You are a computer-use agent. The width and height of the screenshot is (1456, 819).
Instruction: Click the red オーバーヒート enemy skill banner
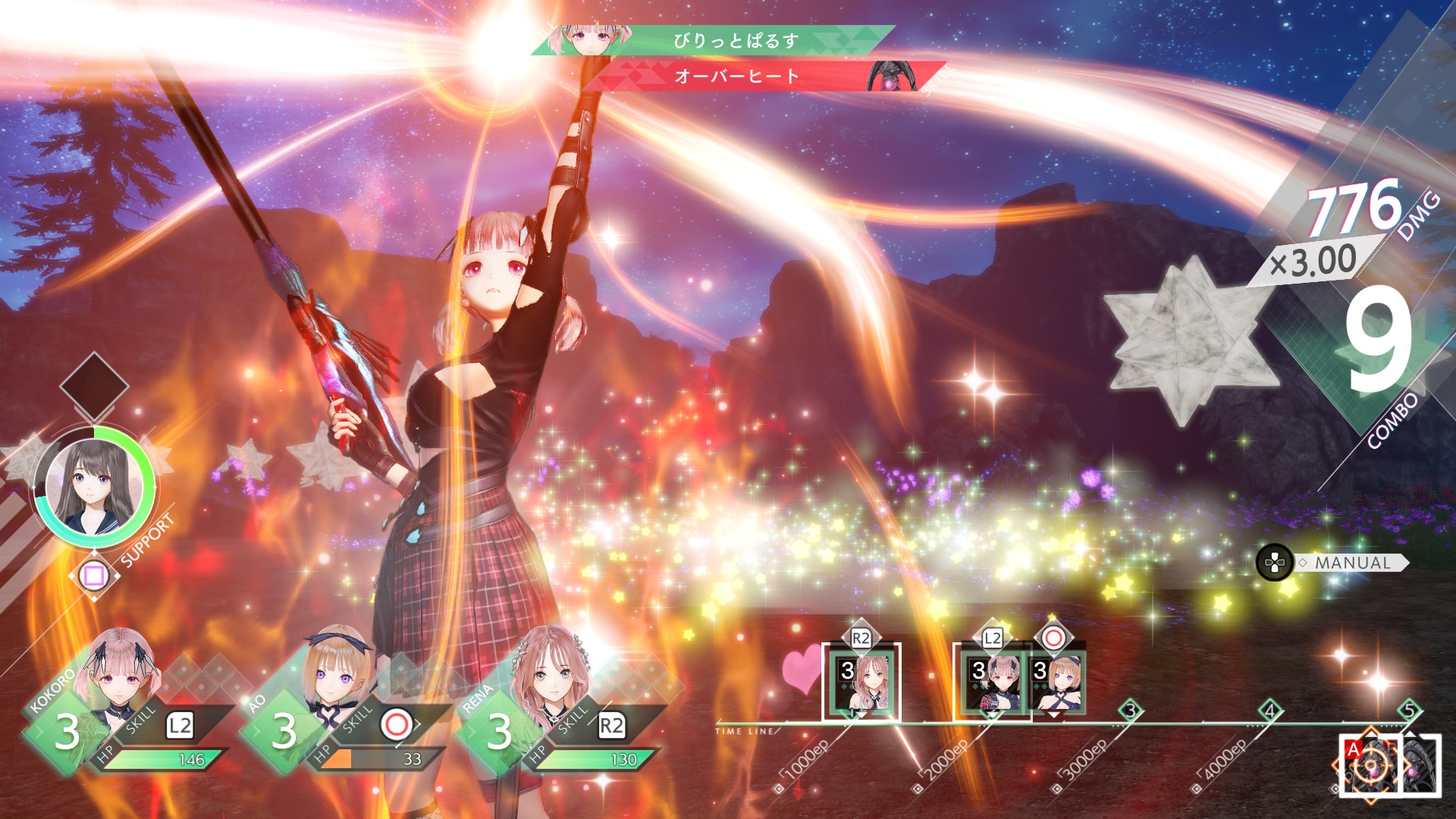736,77
